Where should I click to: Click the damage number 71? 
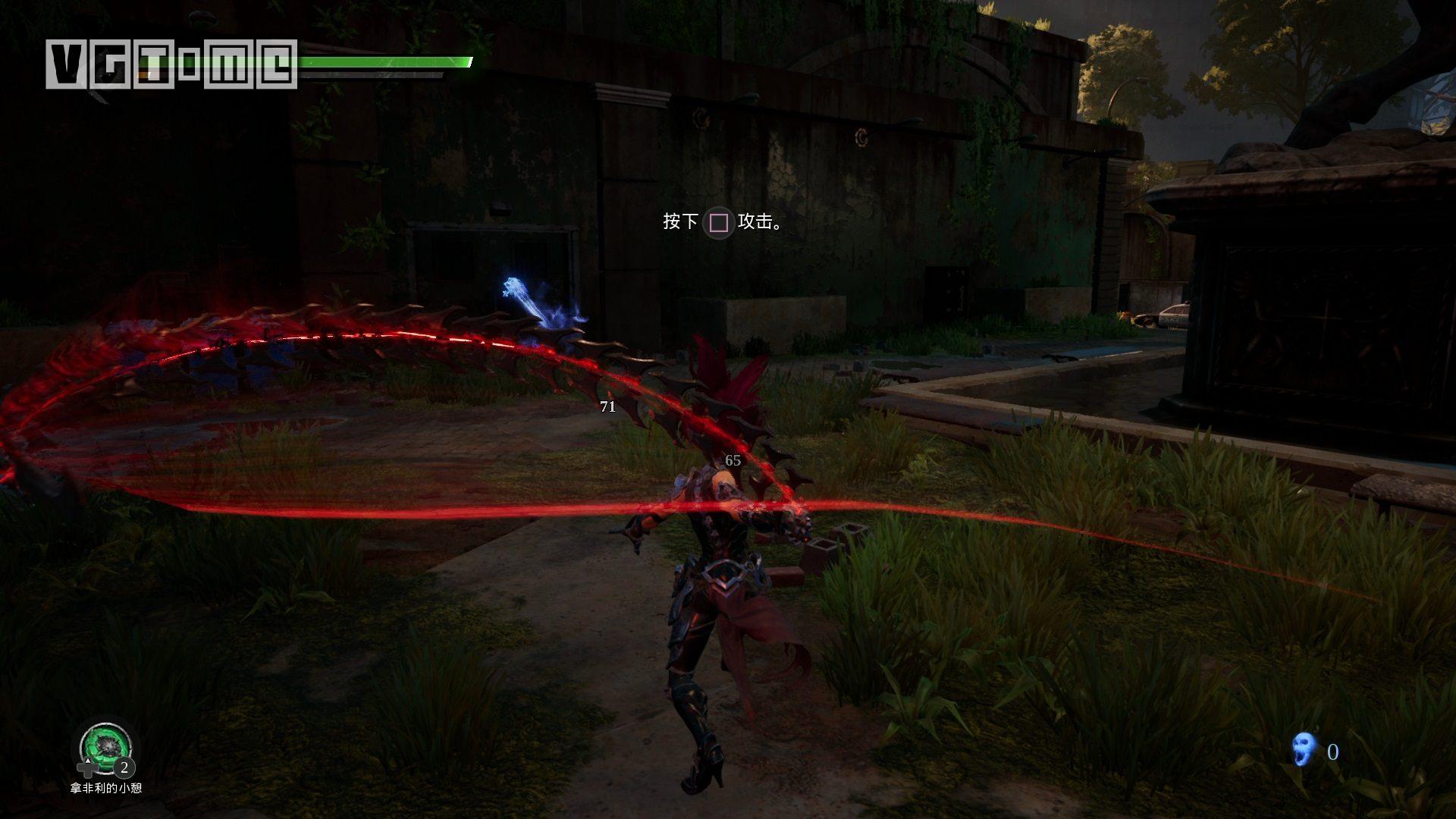[606, 406]
